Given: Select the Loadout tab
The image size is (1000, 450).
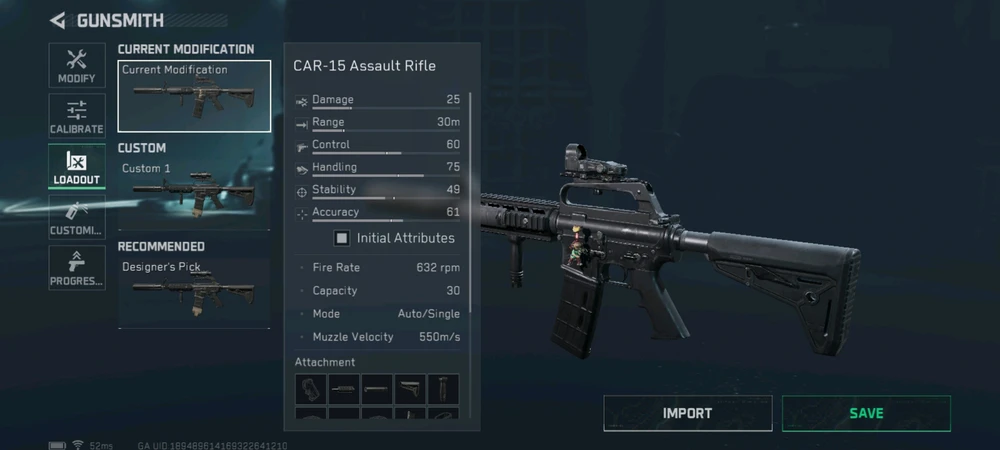Looking at the screenshot, I should [77, 168].
